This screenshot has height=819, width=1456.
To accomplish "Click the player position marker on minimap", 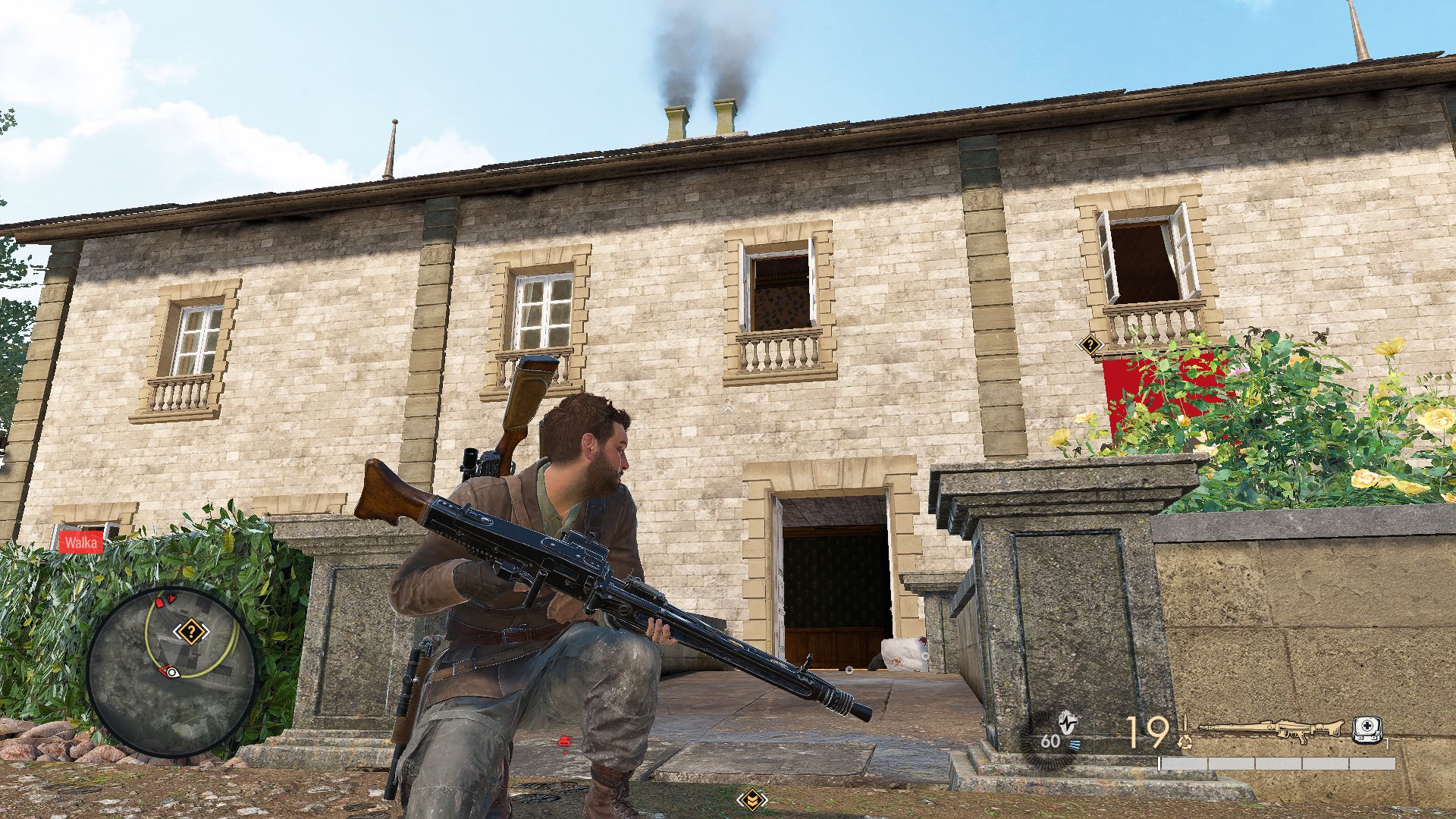I will pos(171,672).
